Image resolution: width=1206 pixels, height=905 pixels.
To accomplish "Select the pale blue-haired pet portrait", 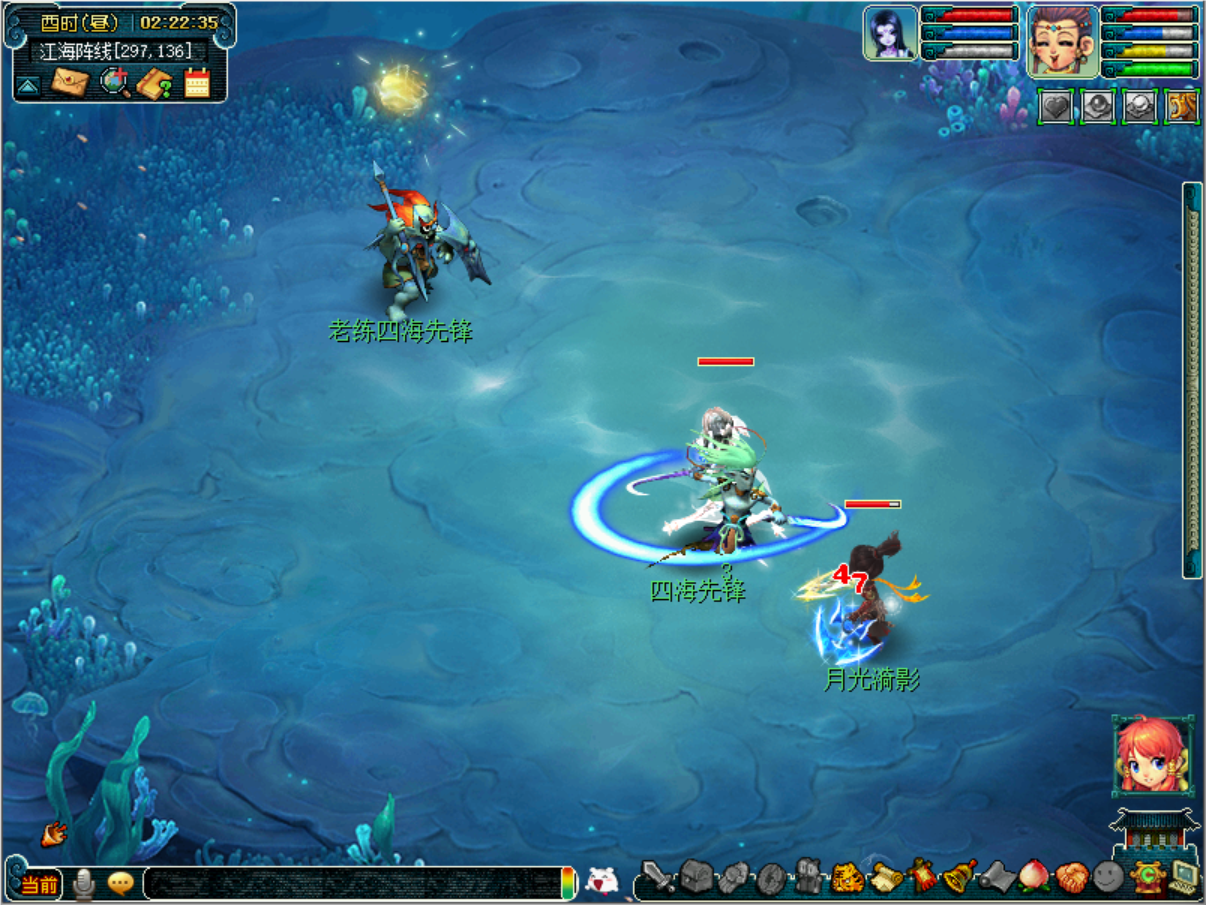I will click(x=890, y=34).
